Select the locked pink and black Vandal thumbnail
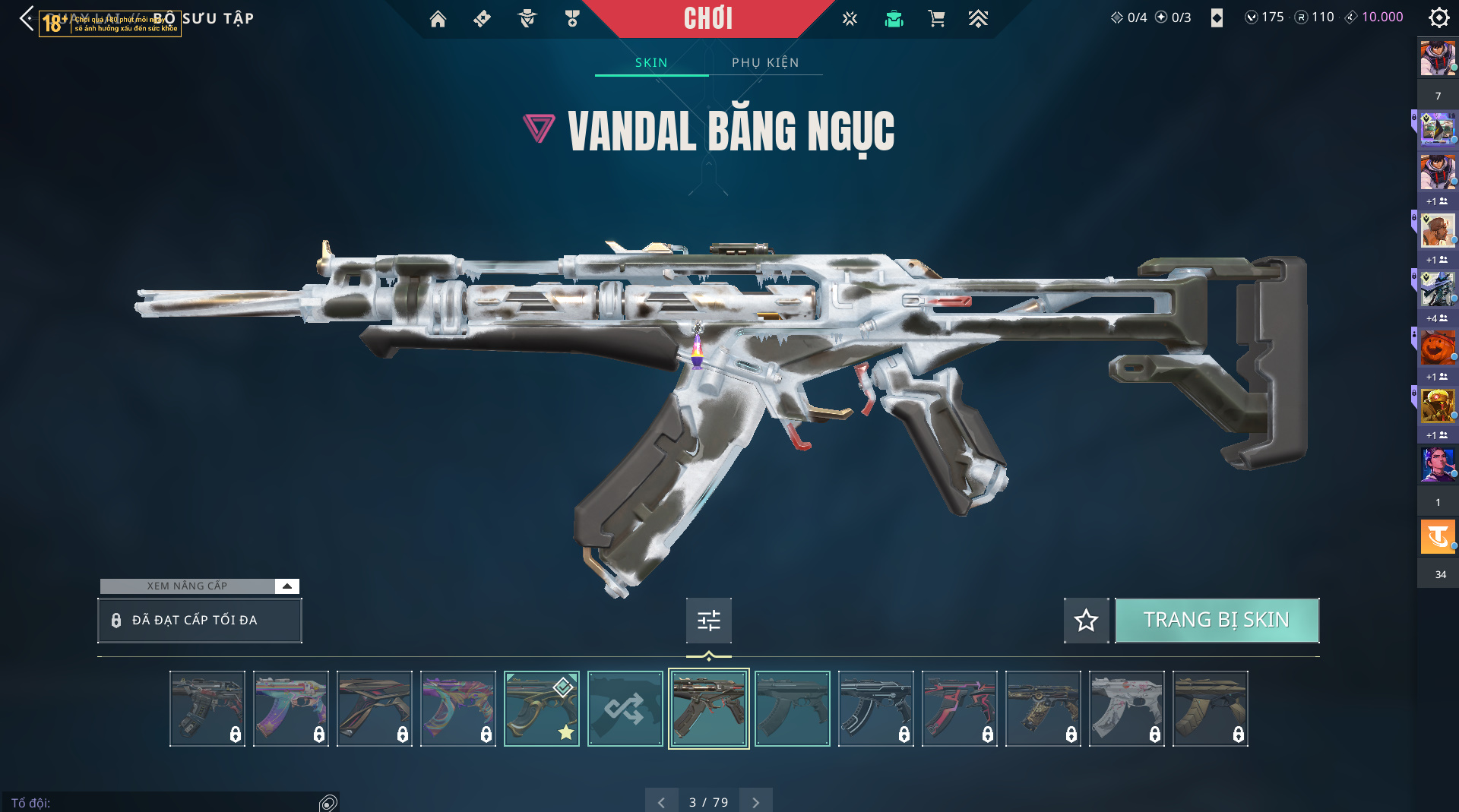Viewport: 1459px width, 812px height. [959, 709]
